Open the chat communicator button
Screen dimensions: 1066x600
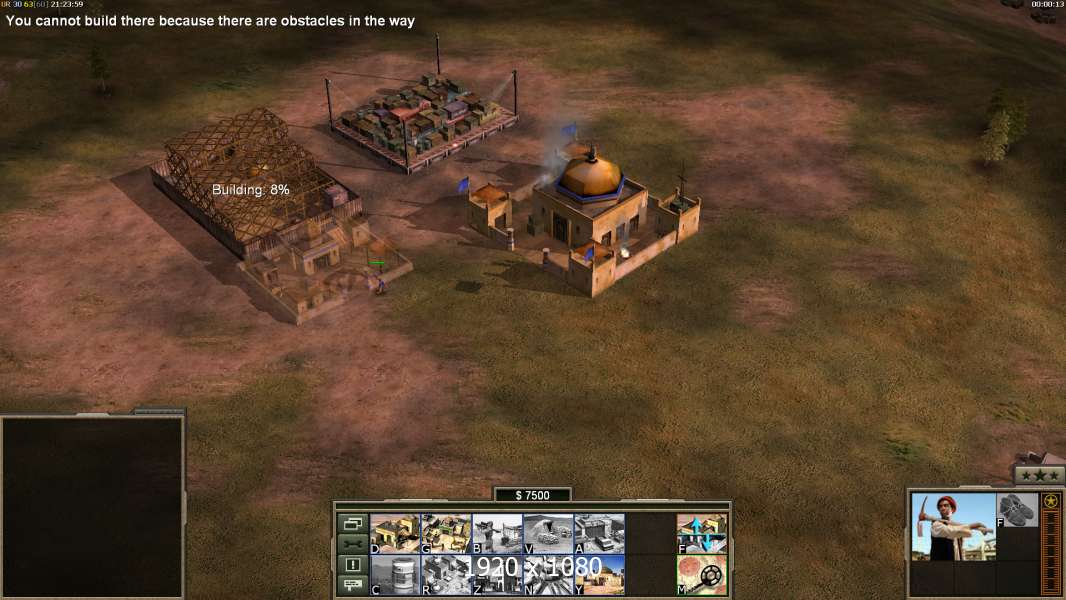352,585
